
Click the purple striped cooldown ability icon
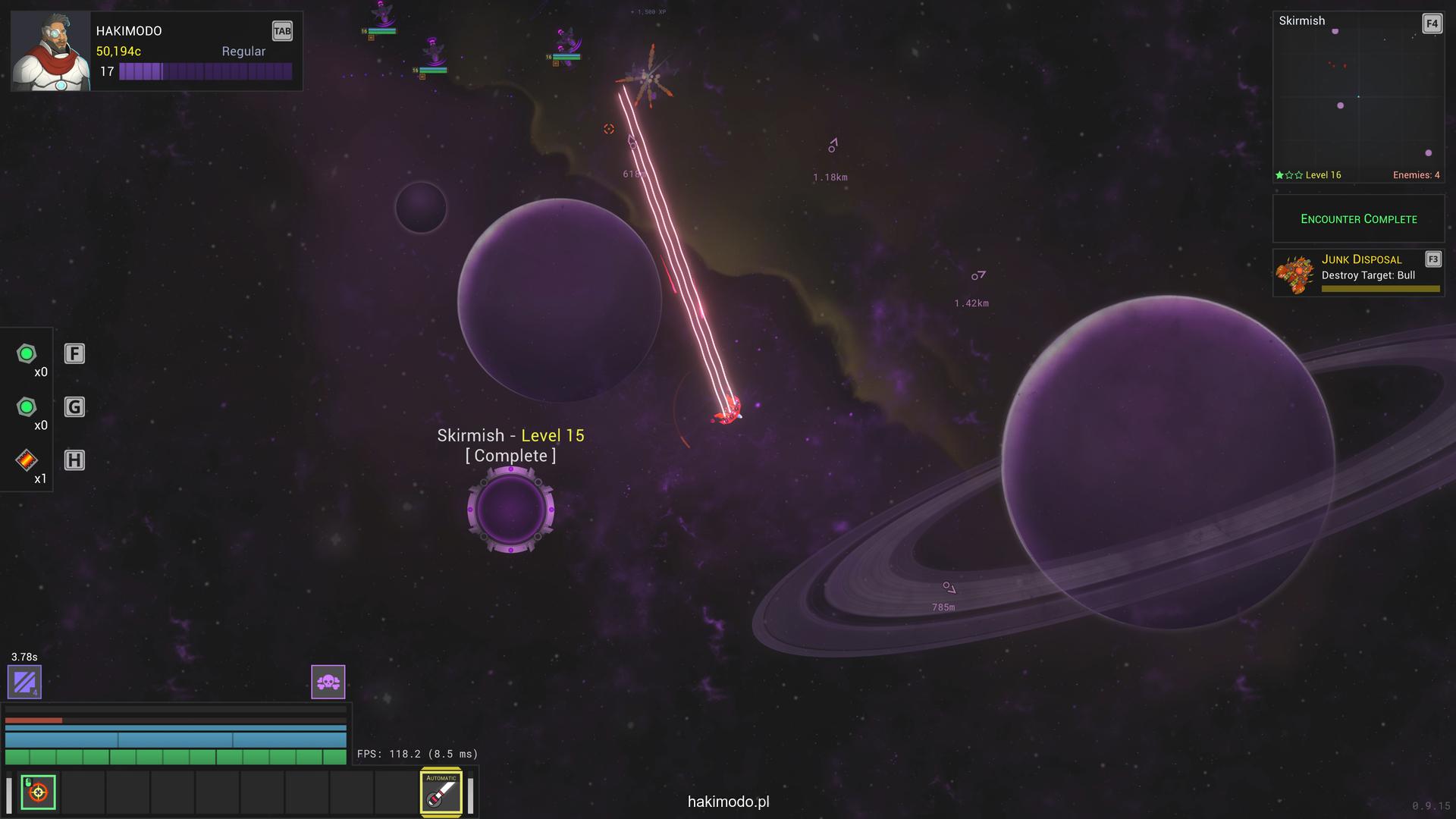24,682
